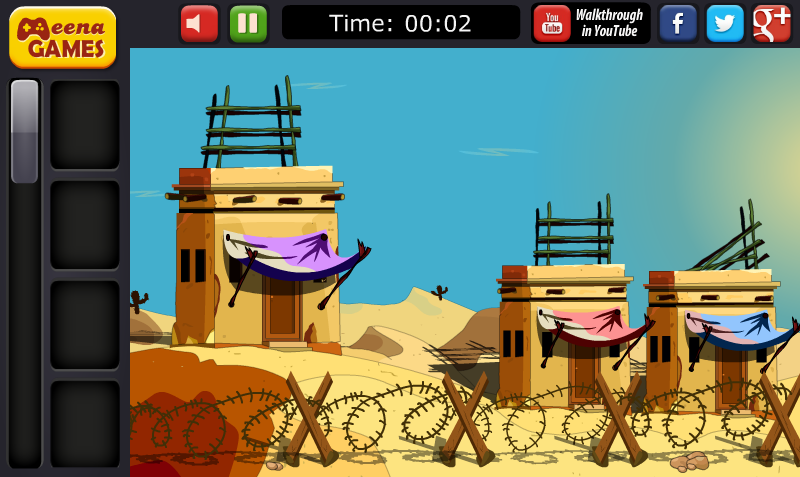The image size is (800, 477).
Task: Pause the game using the green button
Action: [x=248, y=23]
